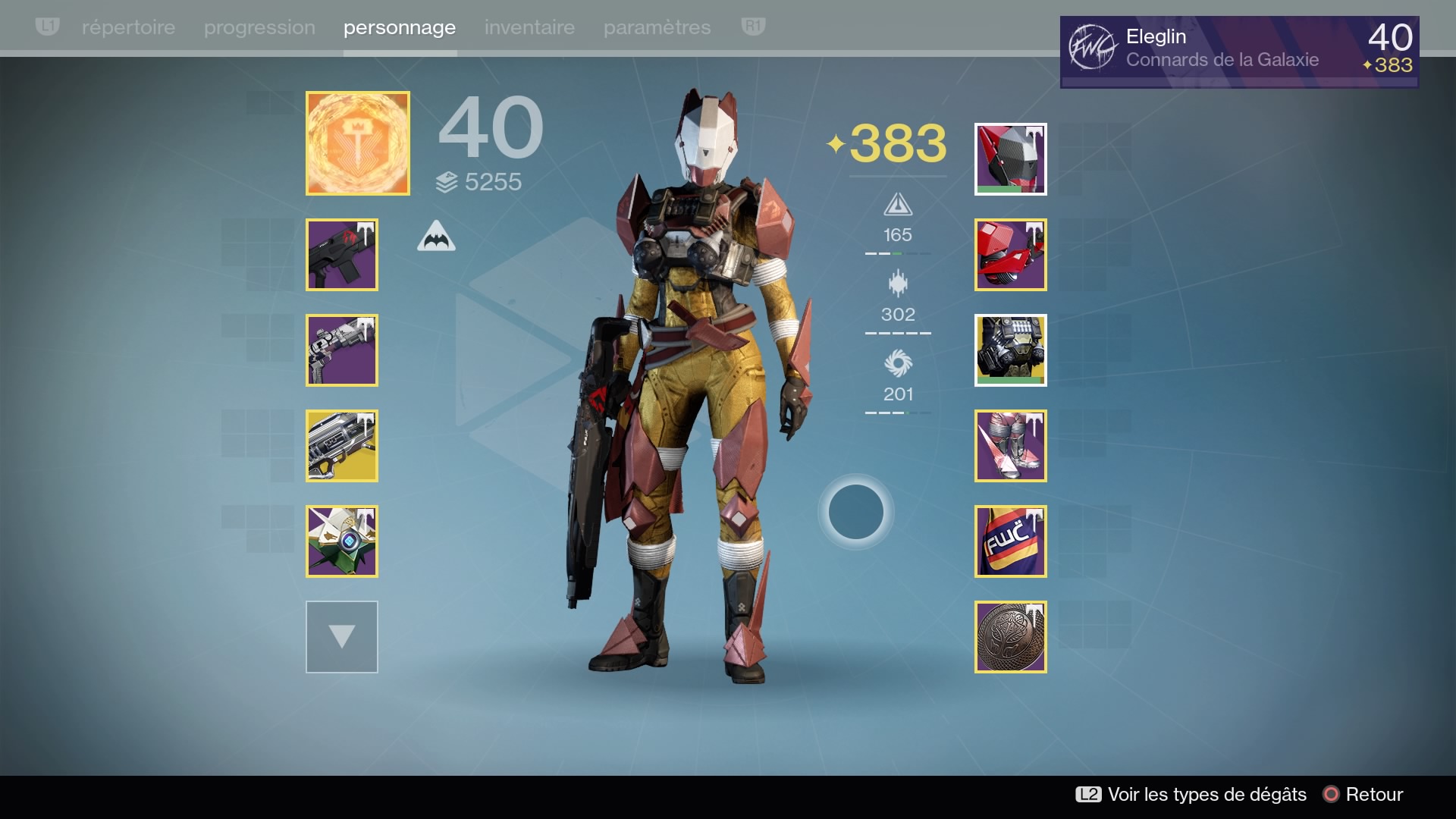The height and width of the screenshot is (819, 1456).
Task: Select the personnage tab
Action: tap(400, 27)
